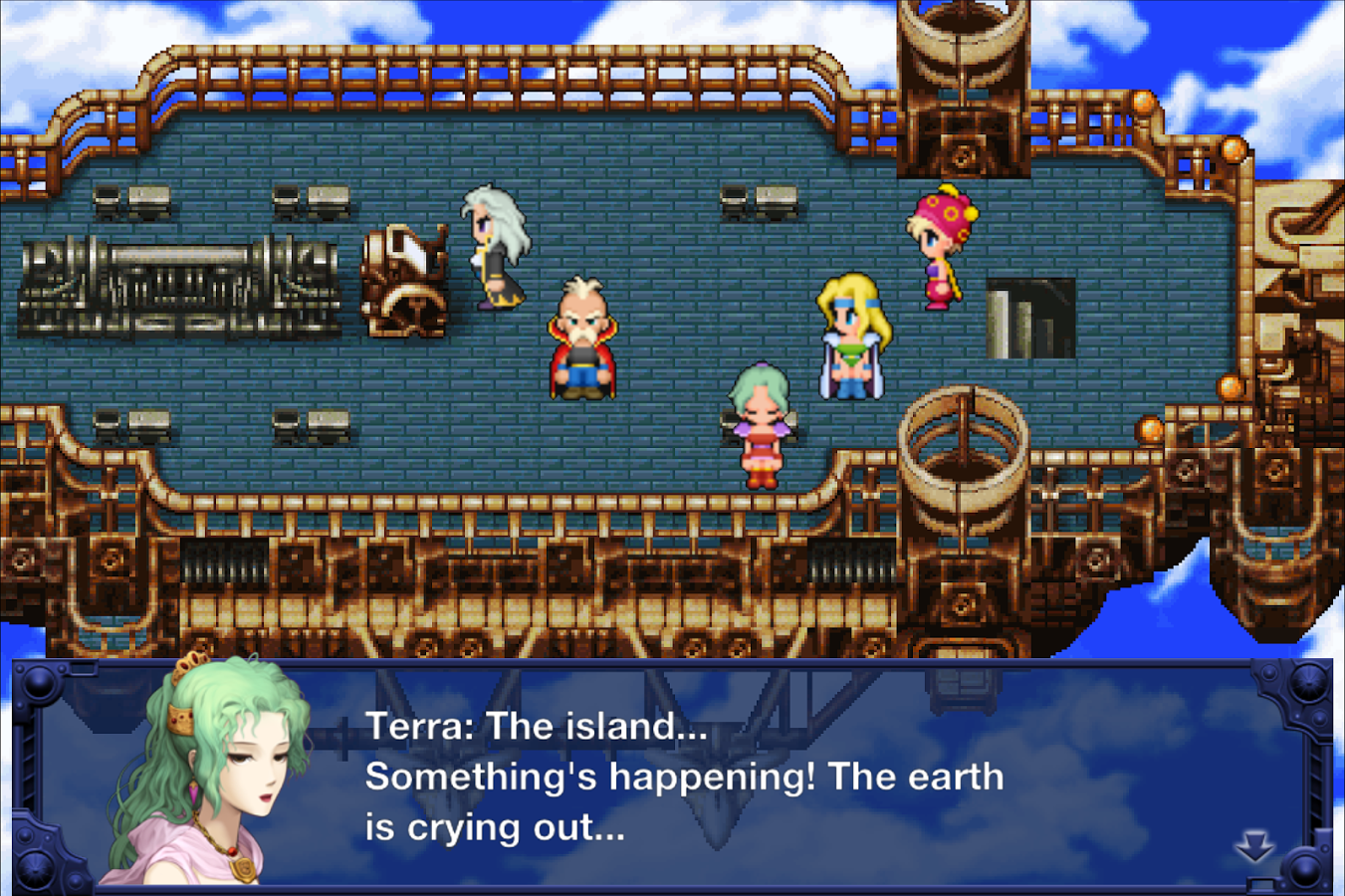
Task: Click the blonde Celes sprite
Action: tap(851, 338)
